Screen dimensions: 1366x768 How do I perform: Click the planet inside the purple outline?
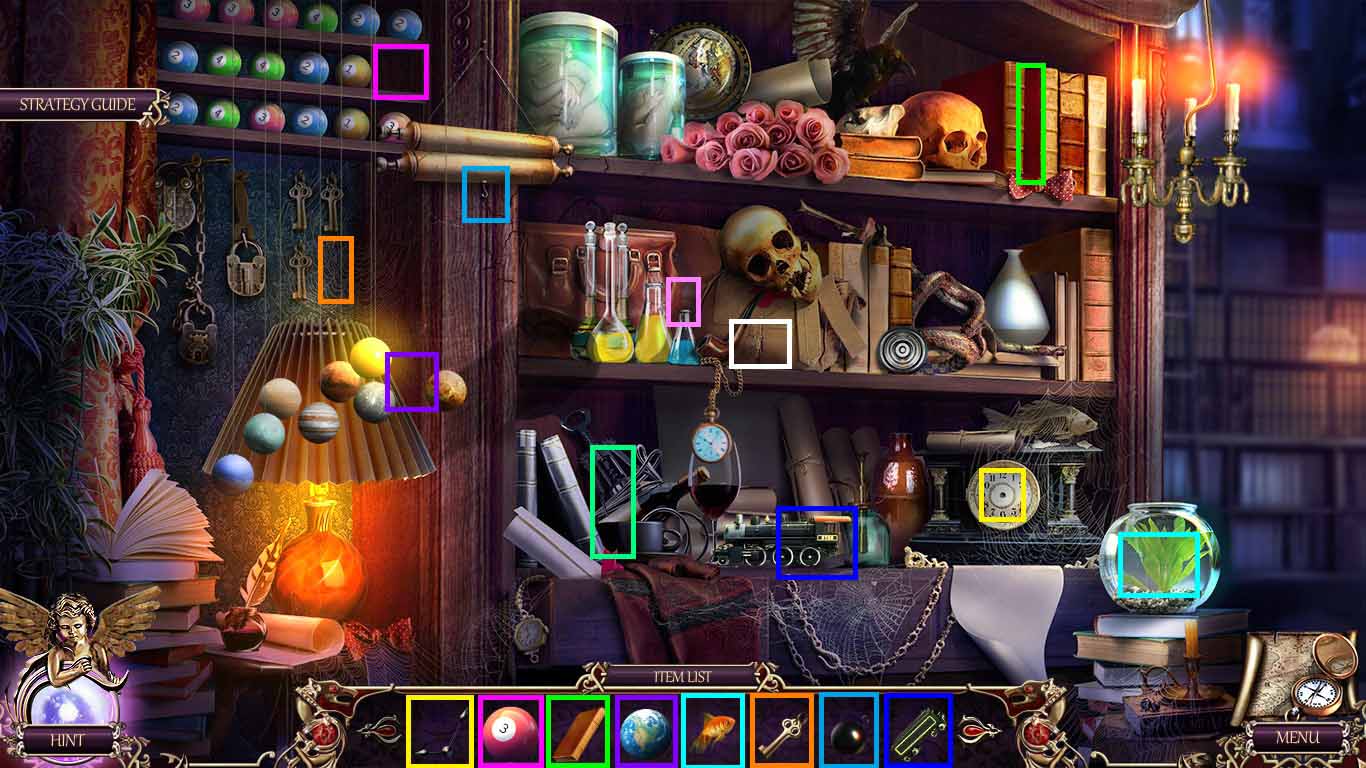410,382
